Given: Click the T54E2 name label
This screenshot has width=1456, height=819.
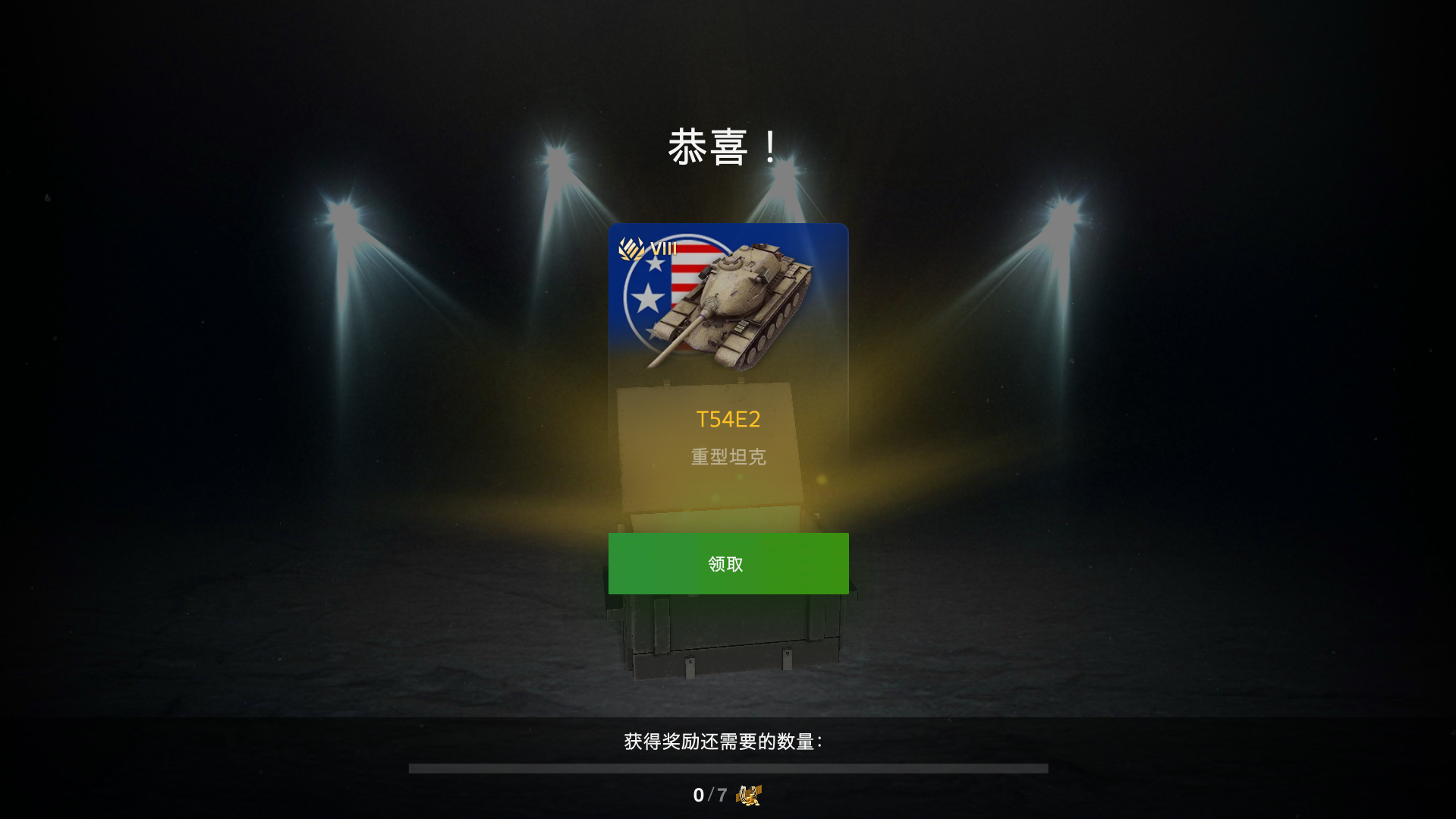Looking at the screenshot, I should pyautogui.click(x=728, y=419).
